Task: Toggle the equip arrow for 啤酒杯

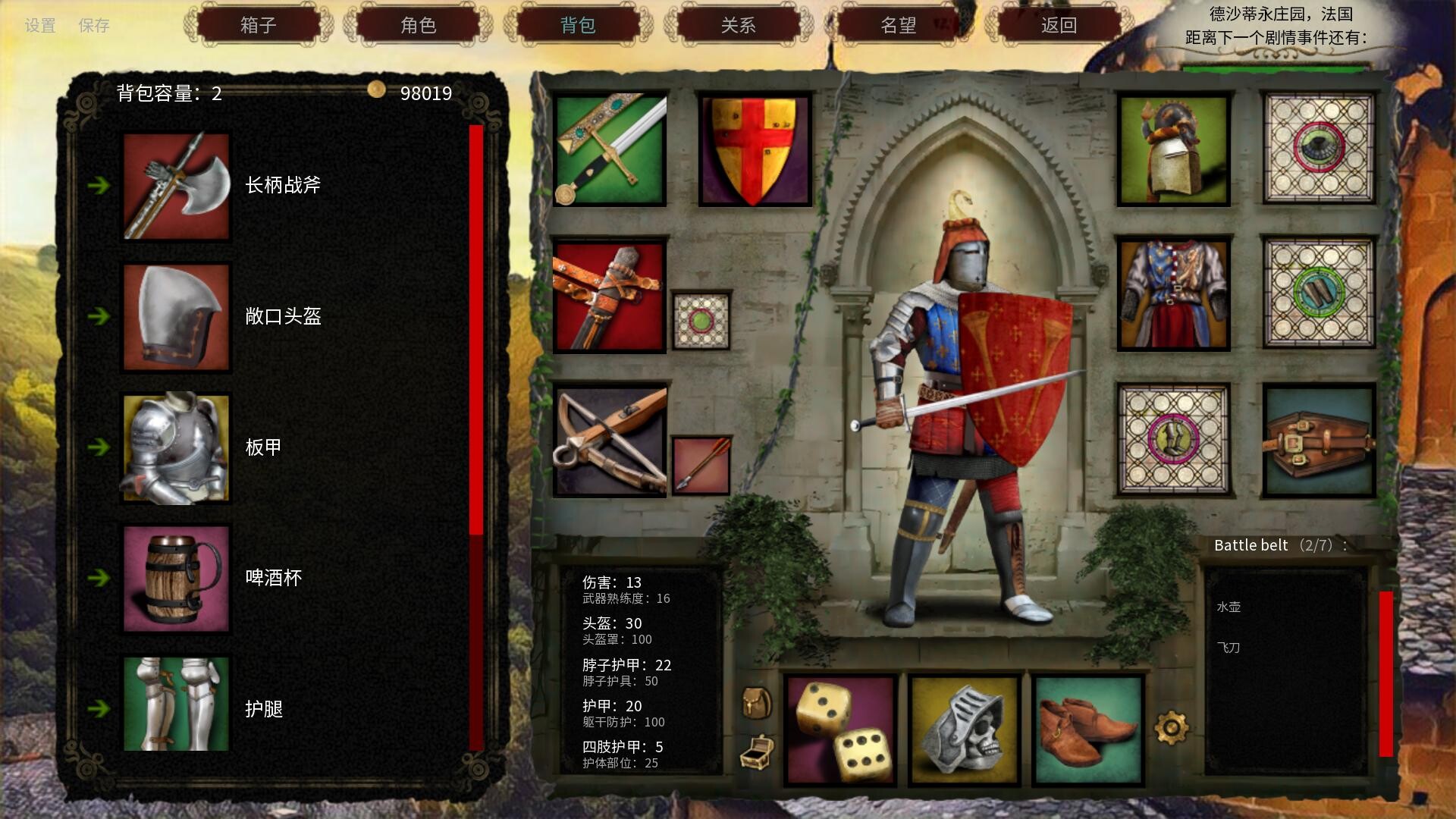Action: (100, 579)
